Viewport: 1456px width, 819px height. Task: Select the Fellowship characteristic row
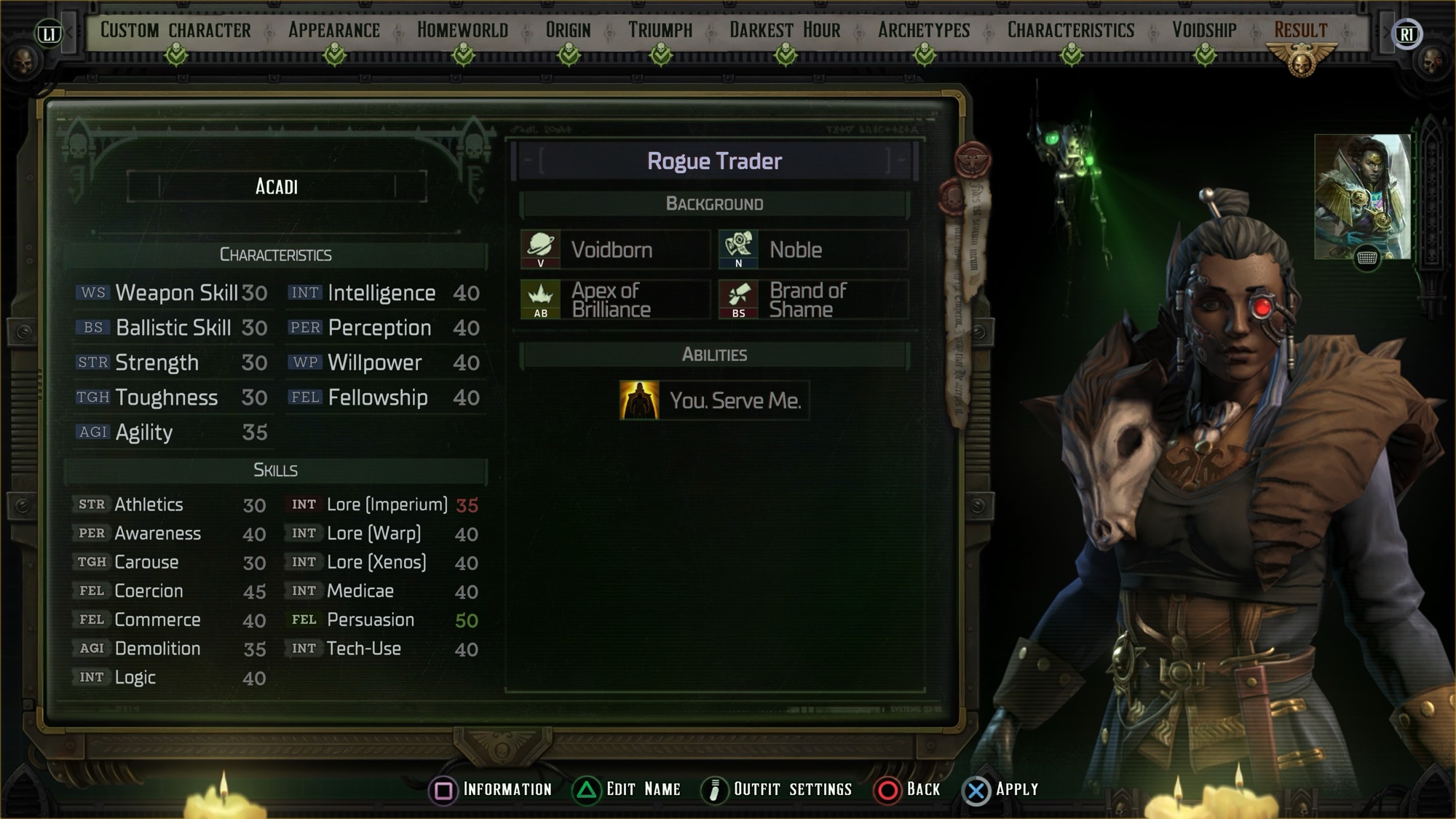(x=384, y=397)
